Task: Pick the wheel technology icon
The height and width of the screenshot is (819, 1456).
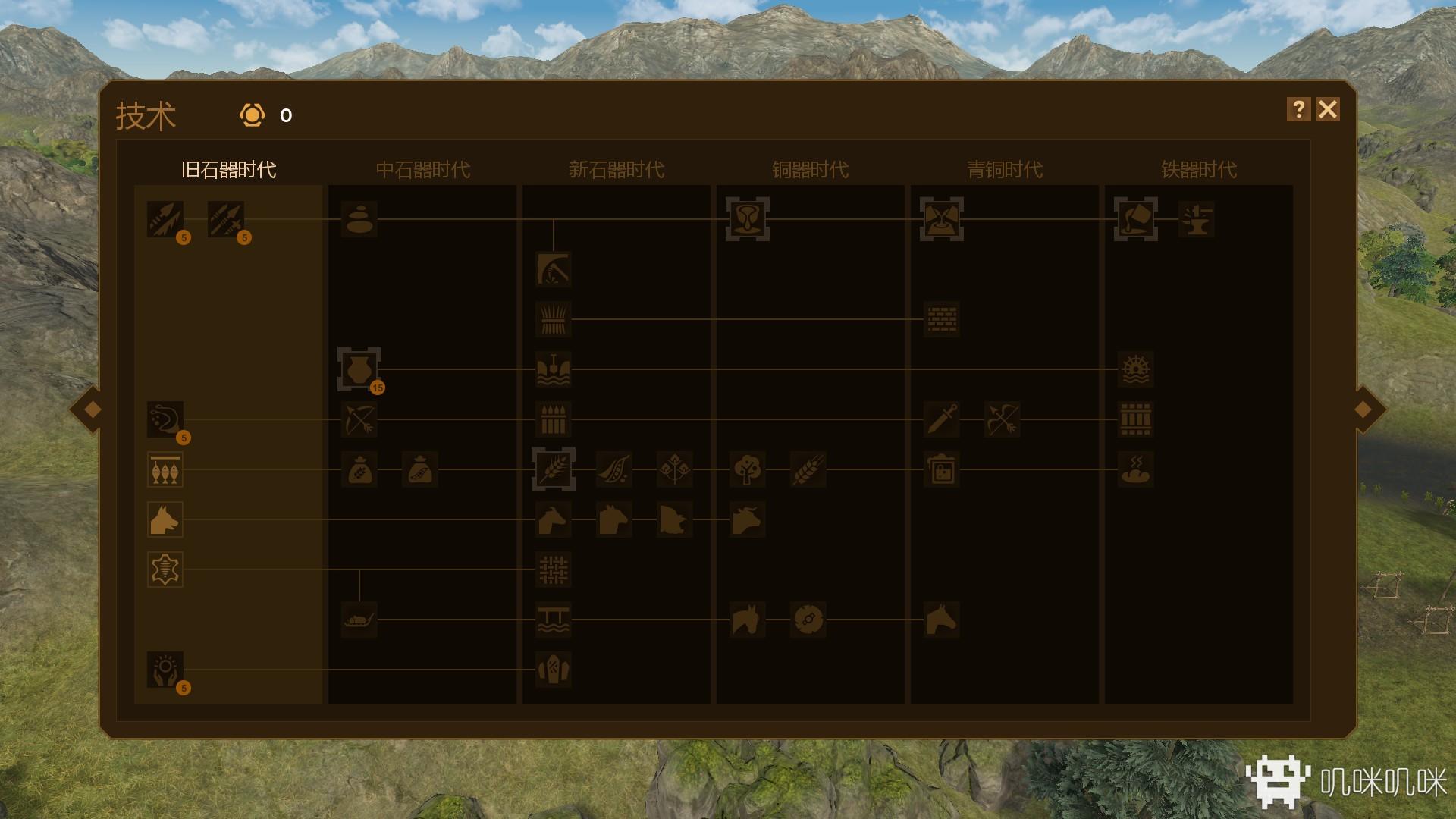Action: click(808, 620)
